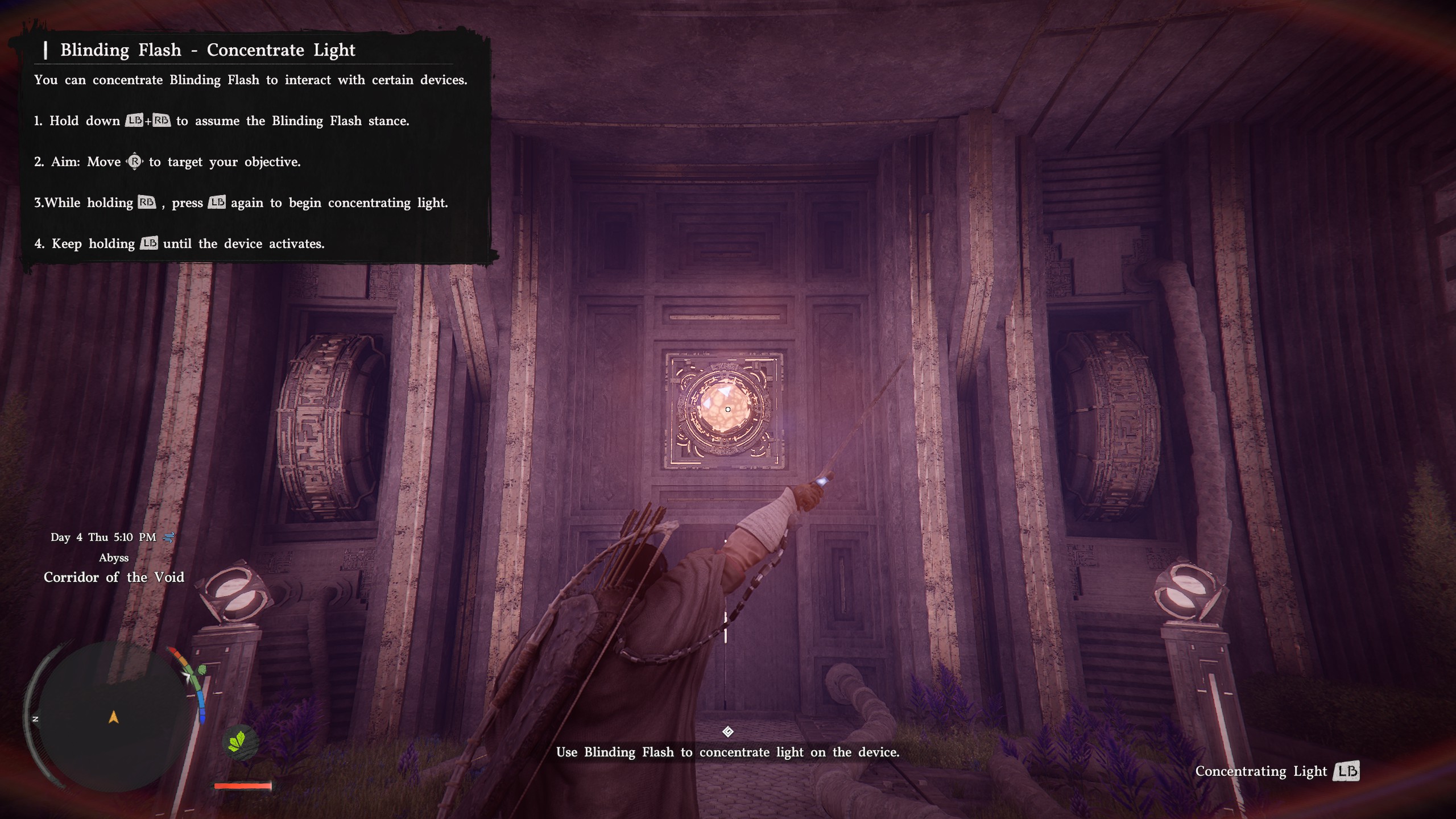Select the right-stick aim icon in step 2
Viewport: 1456px width, 819px height.
[x=135, y=161]
